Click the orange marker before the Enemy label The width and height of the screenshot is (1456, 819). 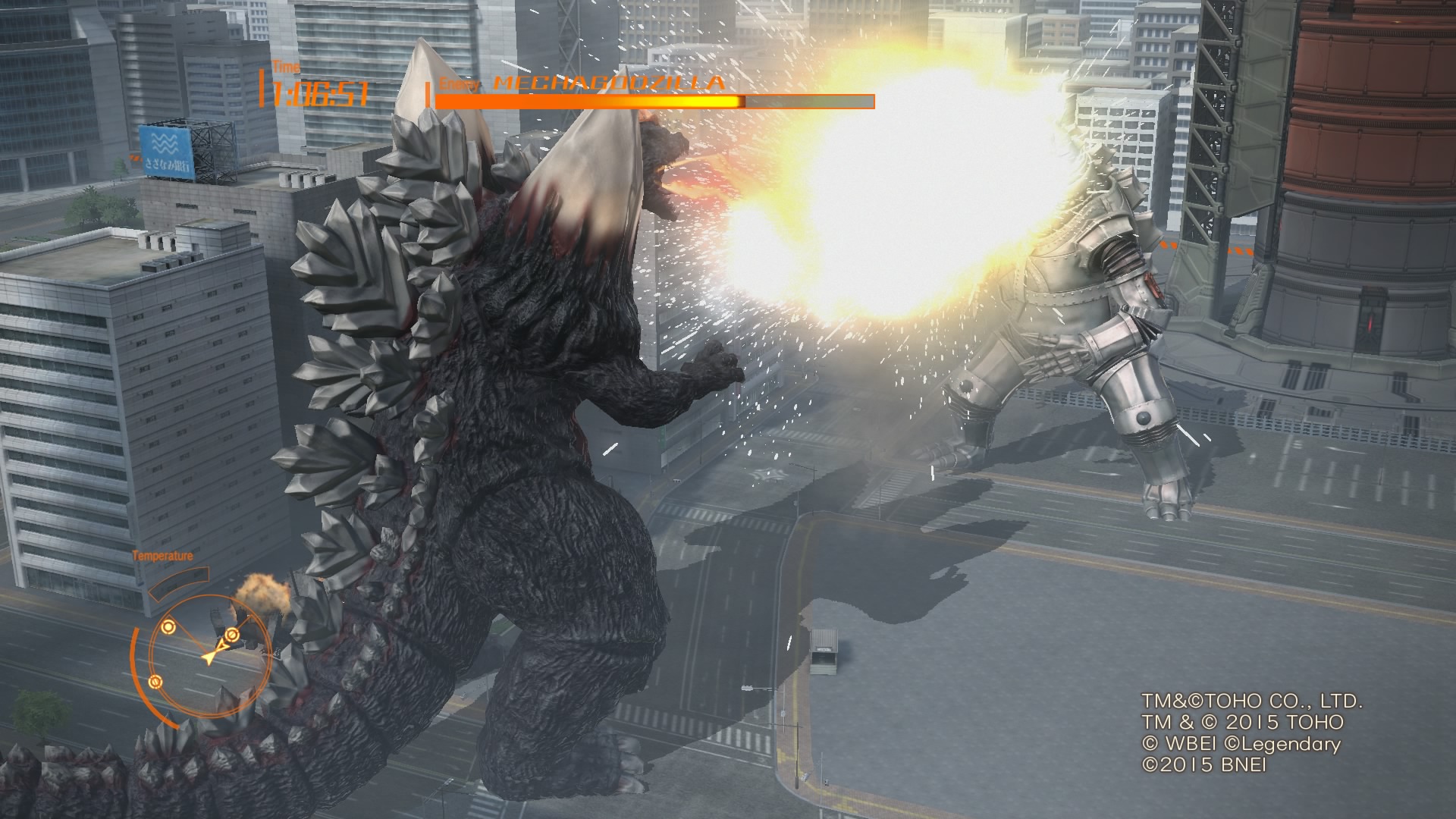point(428,93)
